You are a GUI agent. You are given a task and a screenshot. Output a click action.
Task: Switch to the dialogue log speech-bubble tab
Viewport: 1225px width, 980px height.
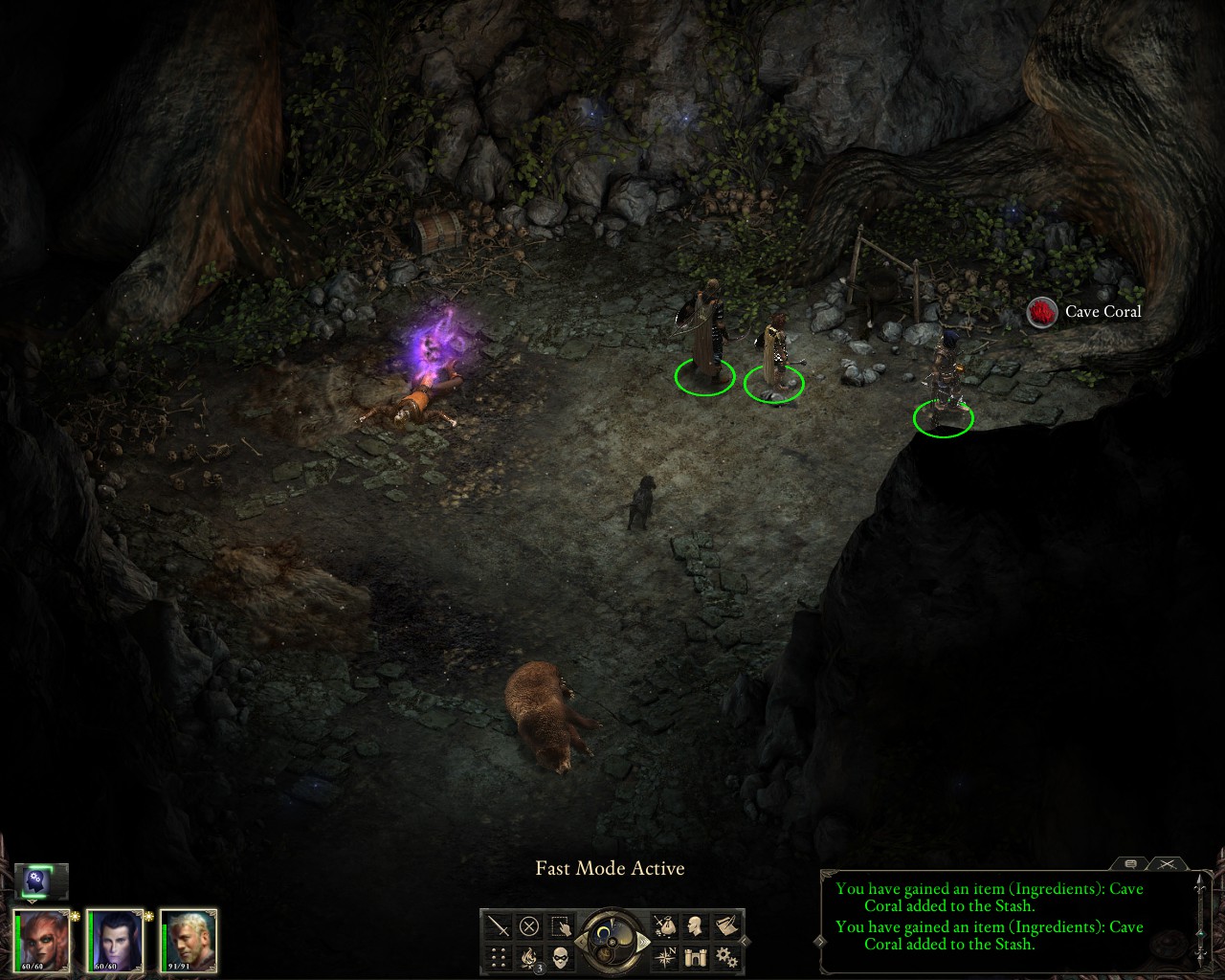[x=1130, y=863]
